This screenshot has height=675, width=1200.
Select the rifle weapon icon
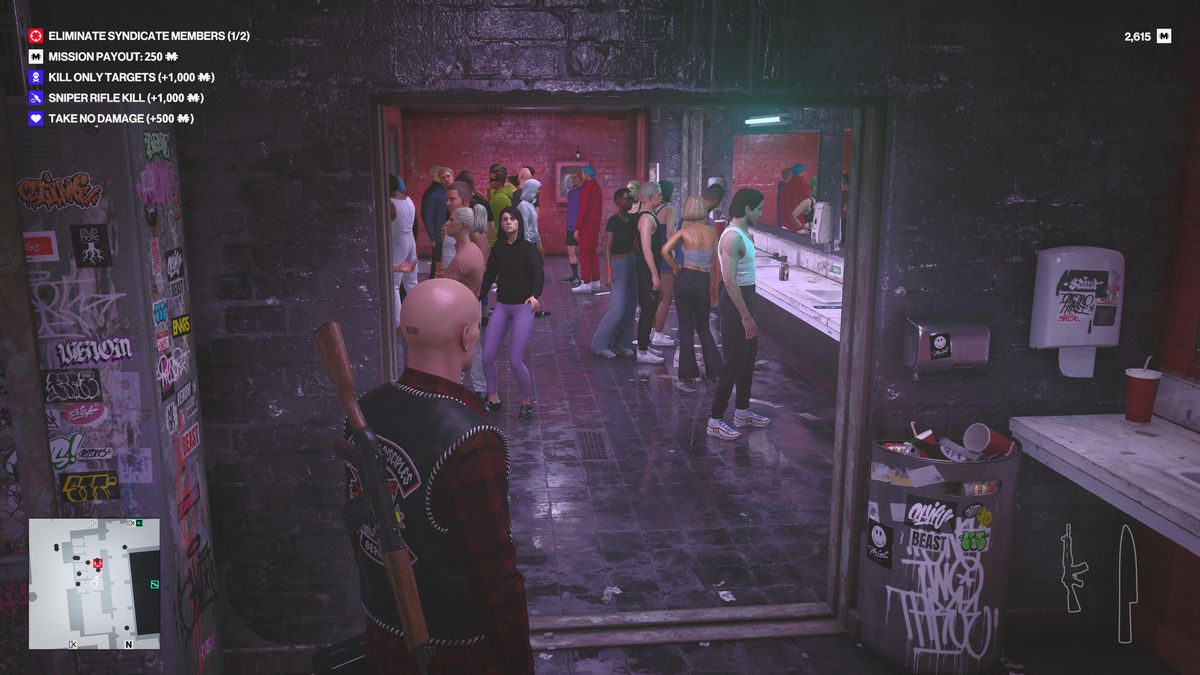pyautogui.click(x=1072, y=567)
